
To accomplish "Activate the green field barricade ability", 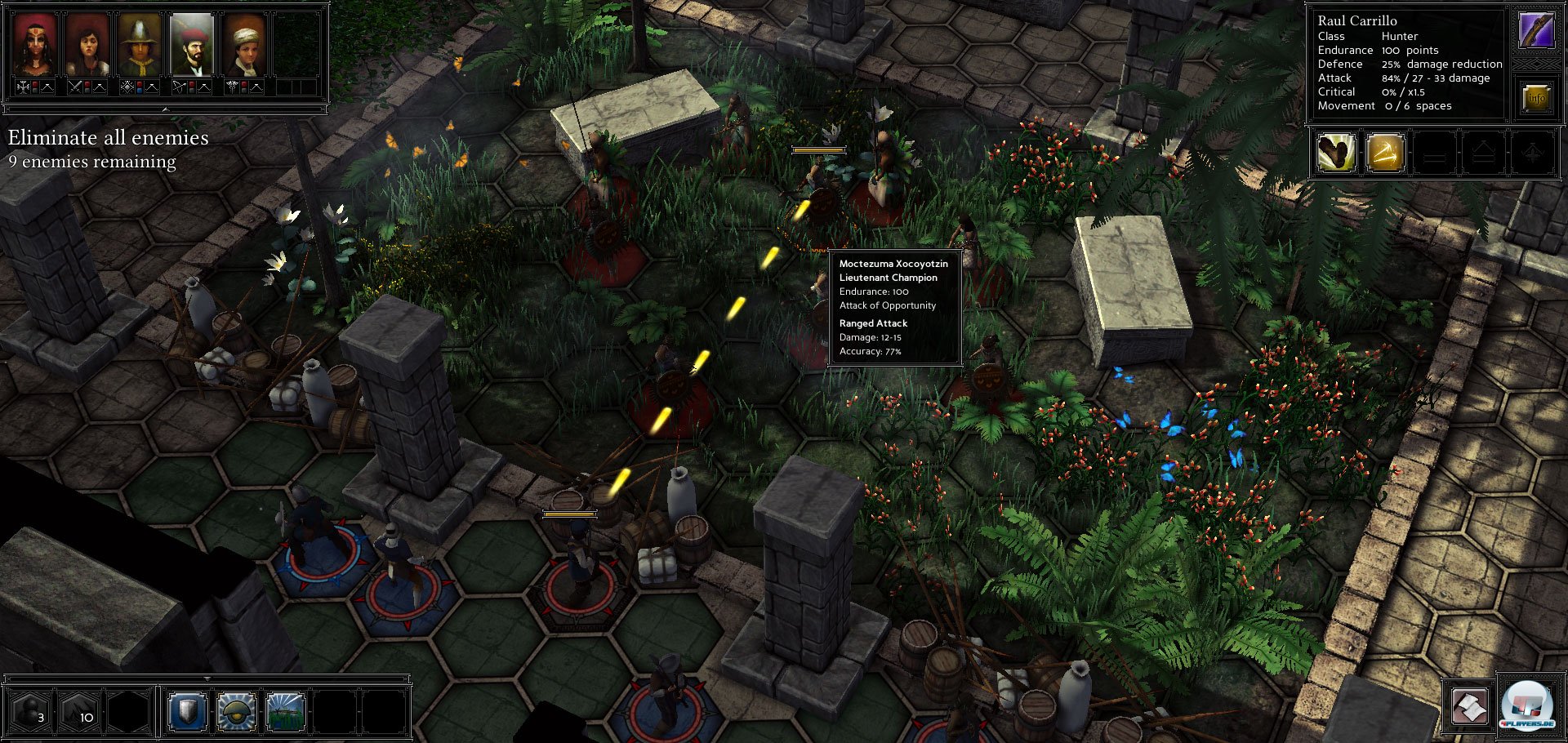I will (286, 712).
